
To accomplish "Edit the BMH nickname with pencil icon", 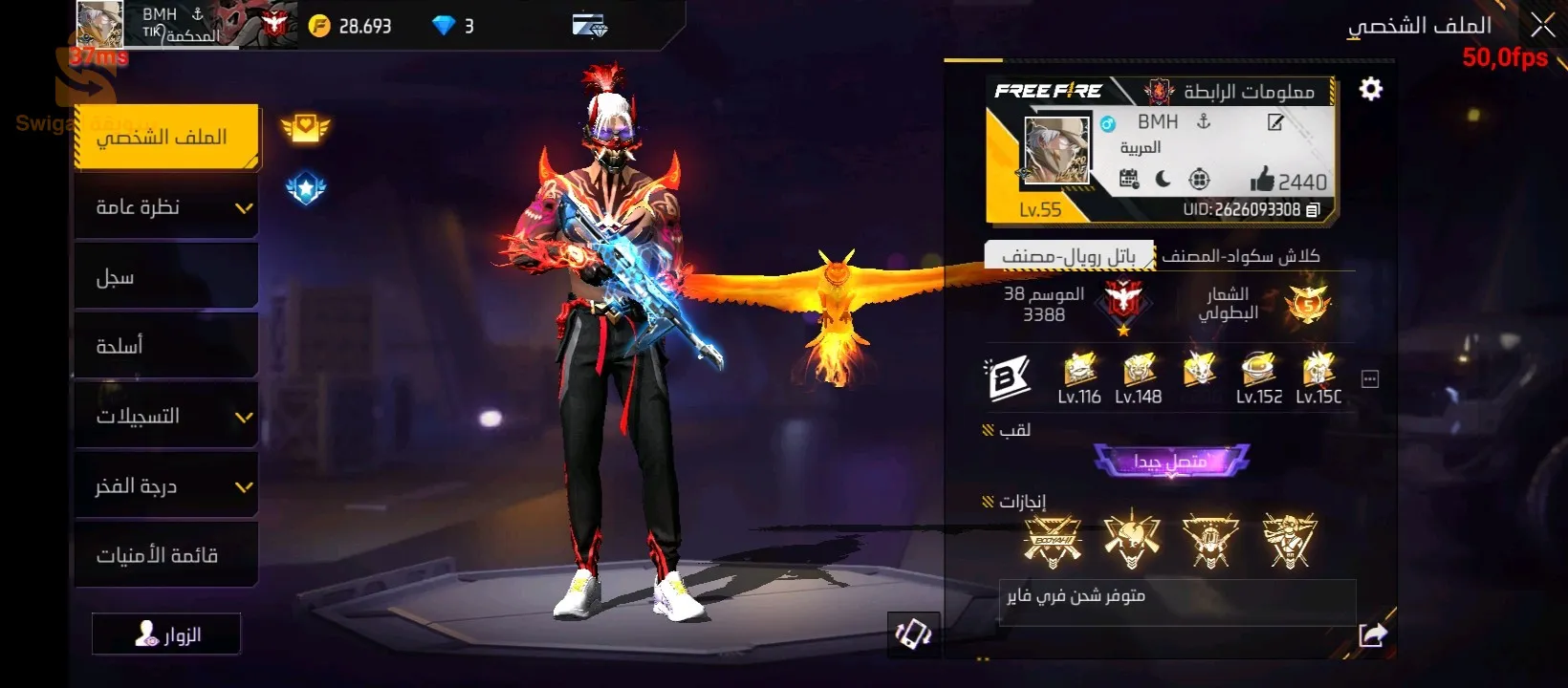I will [x=1275, y=122].
